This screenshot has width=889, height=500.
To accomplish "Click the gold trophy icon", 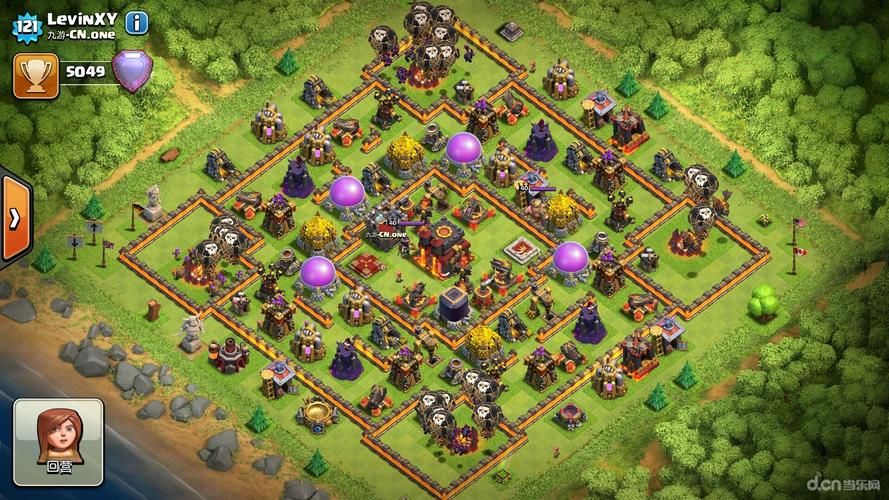I will [35, 74].
